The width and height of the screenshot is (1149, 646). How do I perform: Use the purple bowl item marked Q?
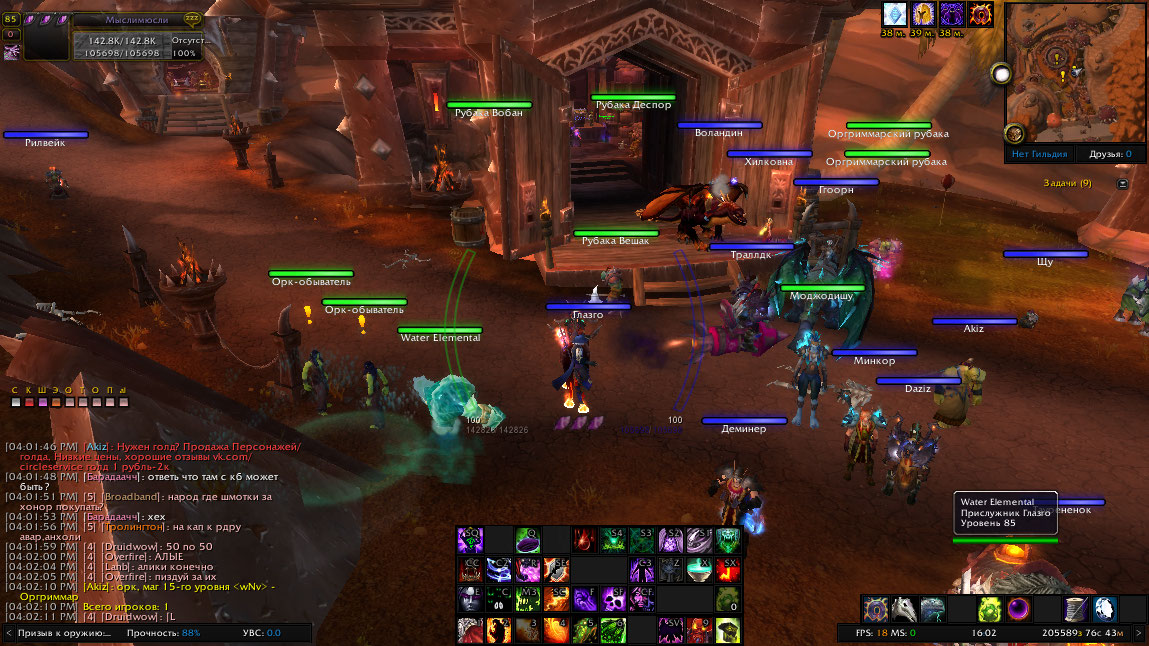tap(528, 541)
